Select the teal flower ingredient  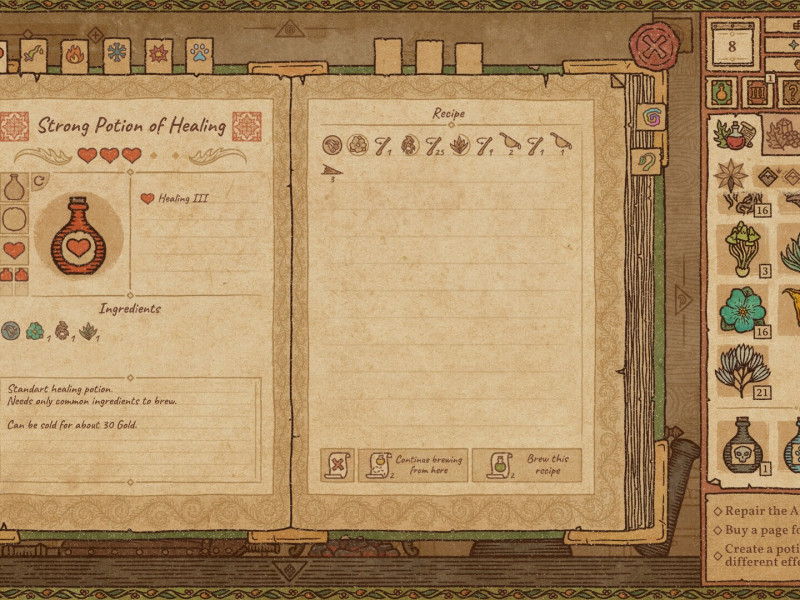tap(743, 310)
